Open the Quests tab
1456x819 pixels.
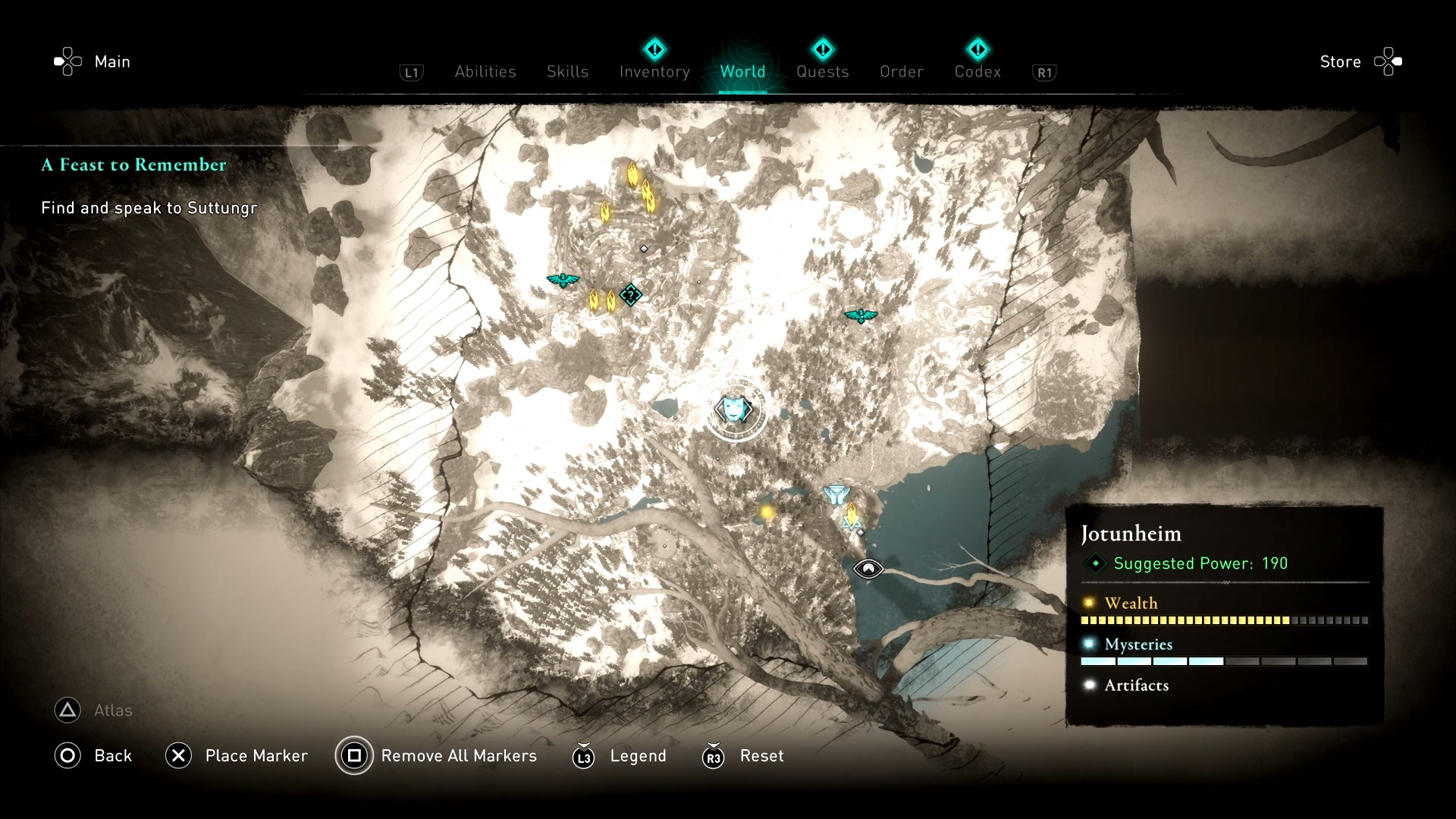tap(822, 71)
